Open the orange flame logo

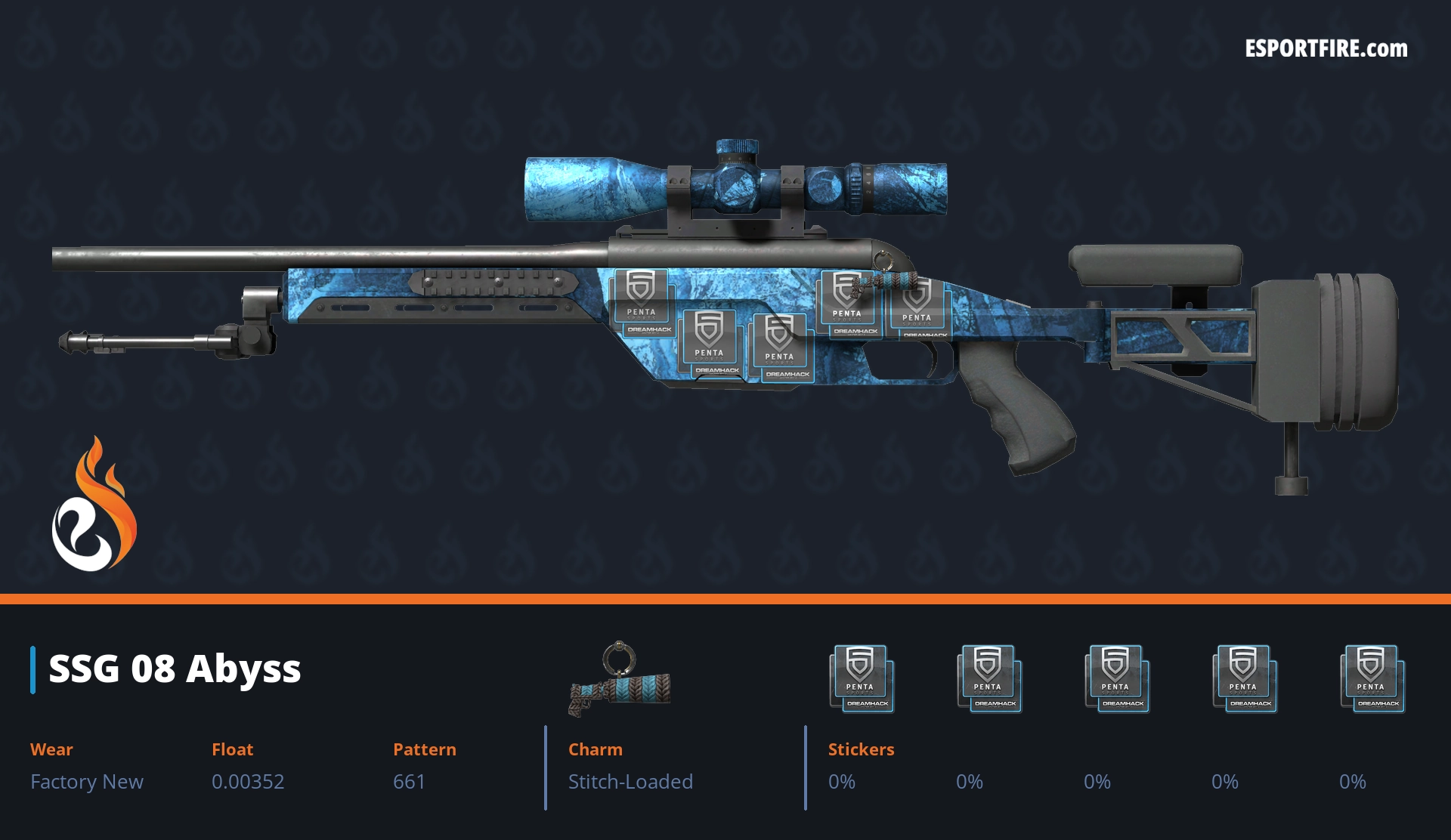coord(94,506)
